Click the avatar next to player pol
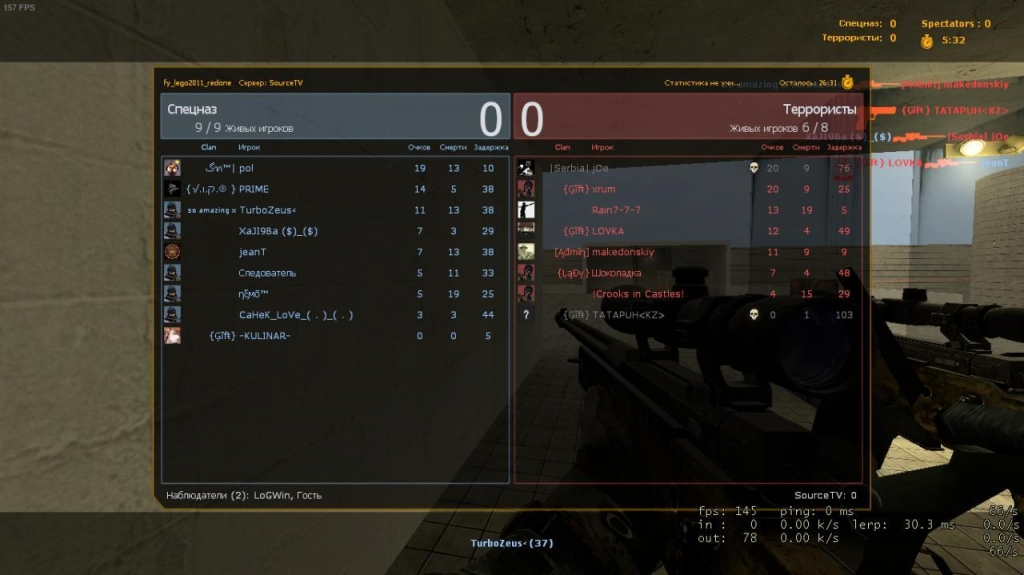The height and width of the screenshot is (575, 1024). [172, 168]
